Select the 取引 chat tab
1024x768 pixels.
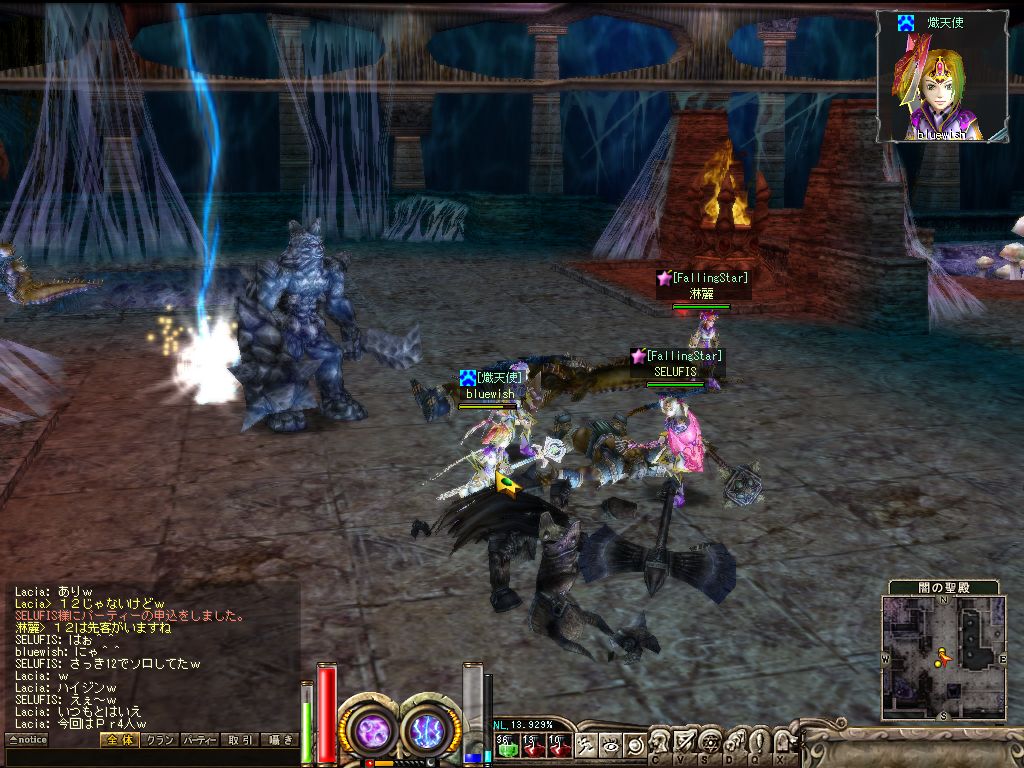click(240, 740)
